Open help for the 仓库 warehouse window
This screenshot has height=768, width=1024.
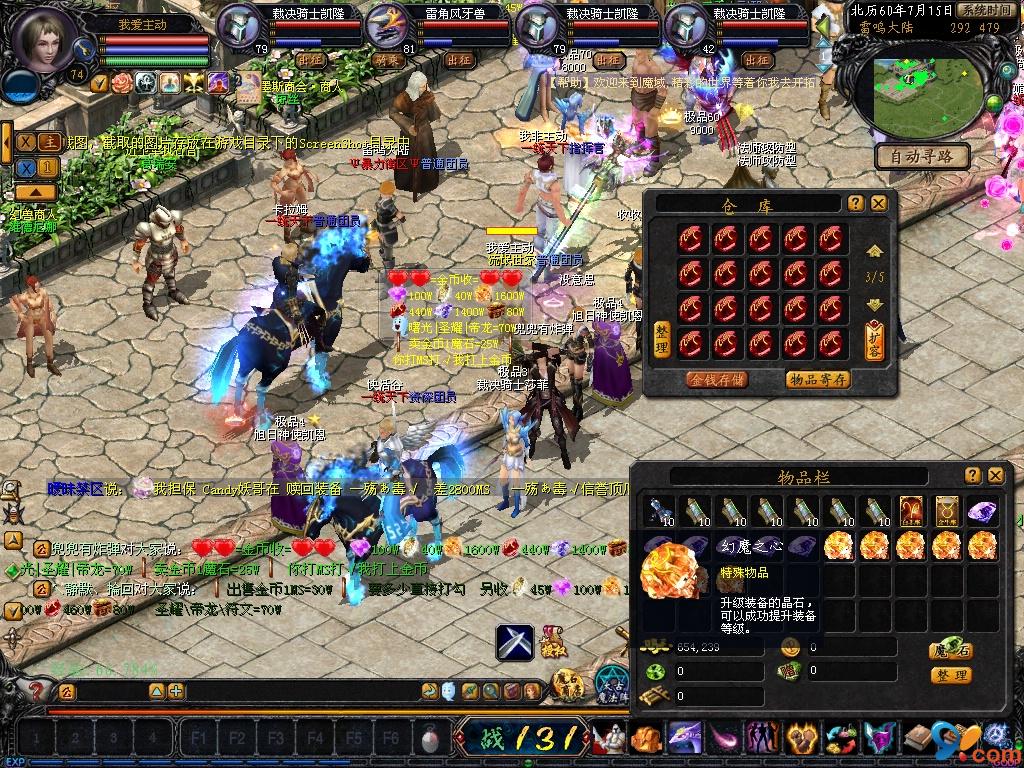(856, 203)
